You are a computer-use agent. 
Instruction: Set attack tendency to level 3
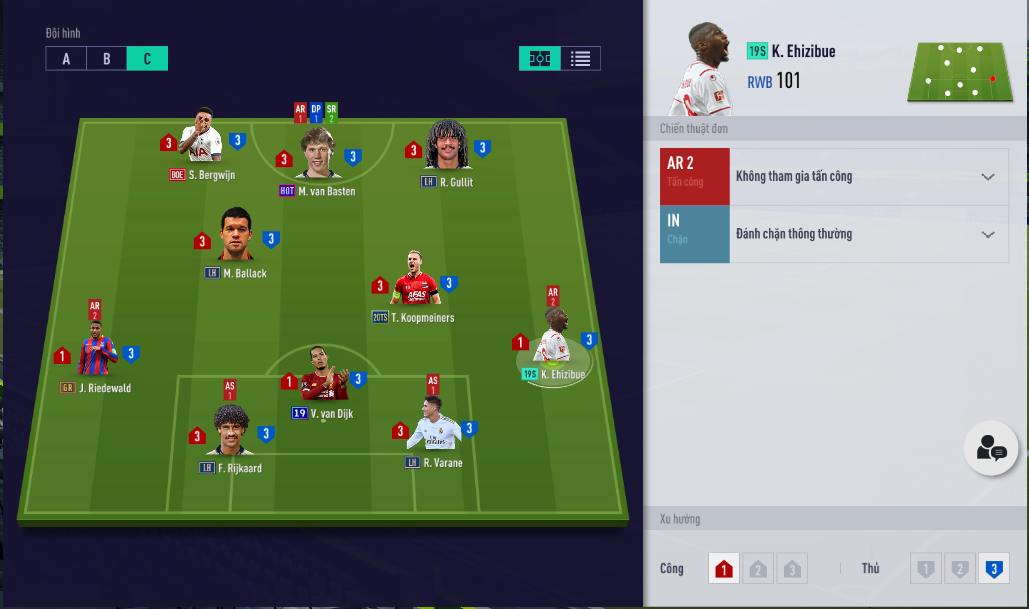tap(792, 570)
